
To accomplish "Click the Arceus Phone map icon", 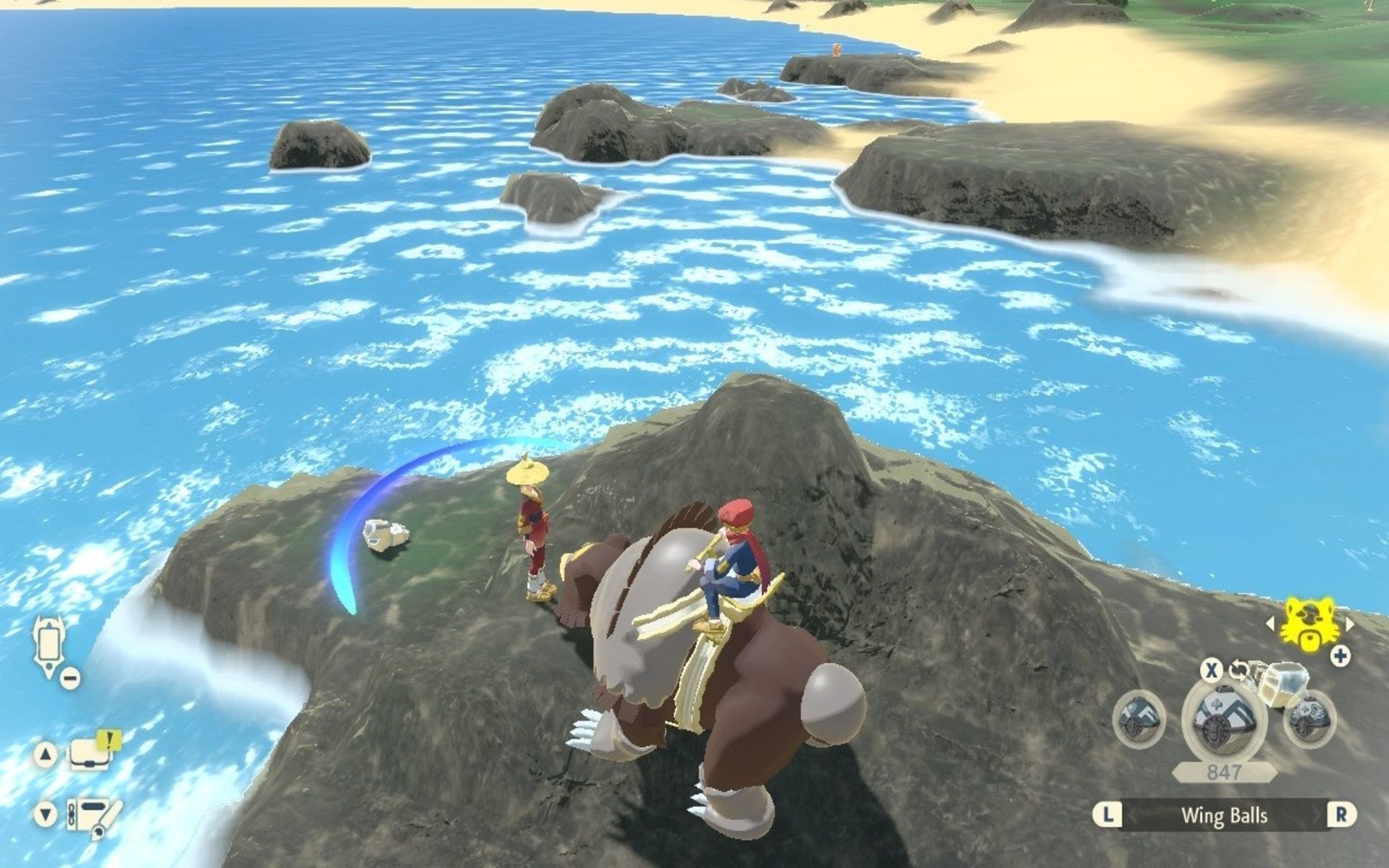I will pos(48,642).
